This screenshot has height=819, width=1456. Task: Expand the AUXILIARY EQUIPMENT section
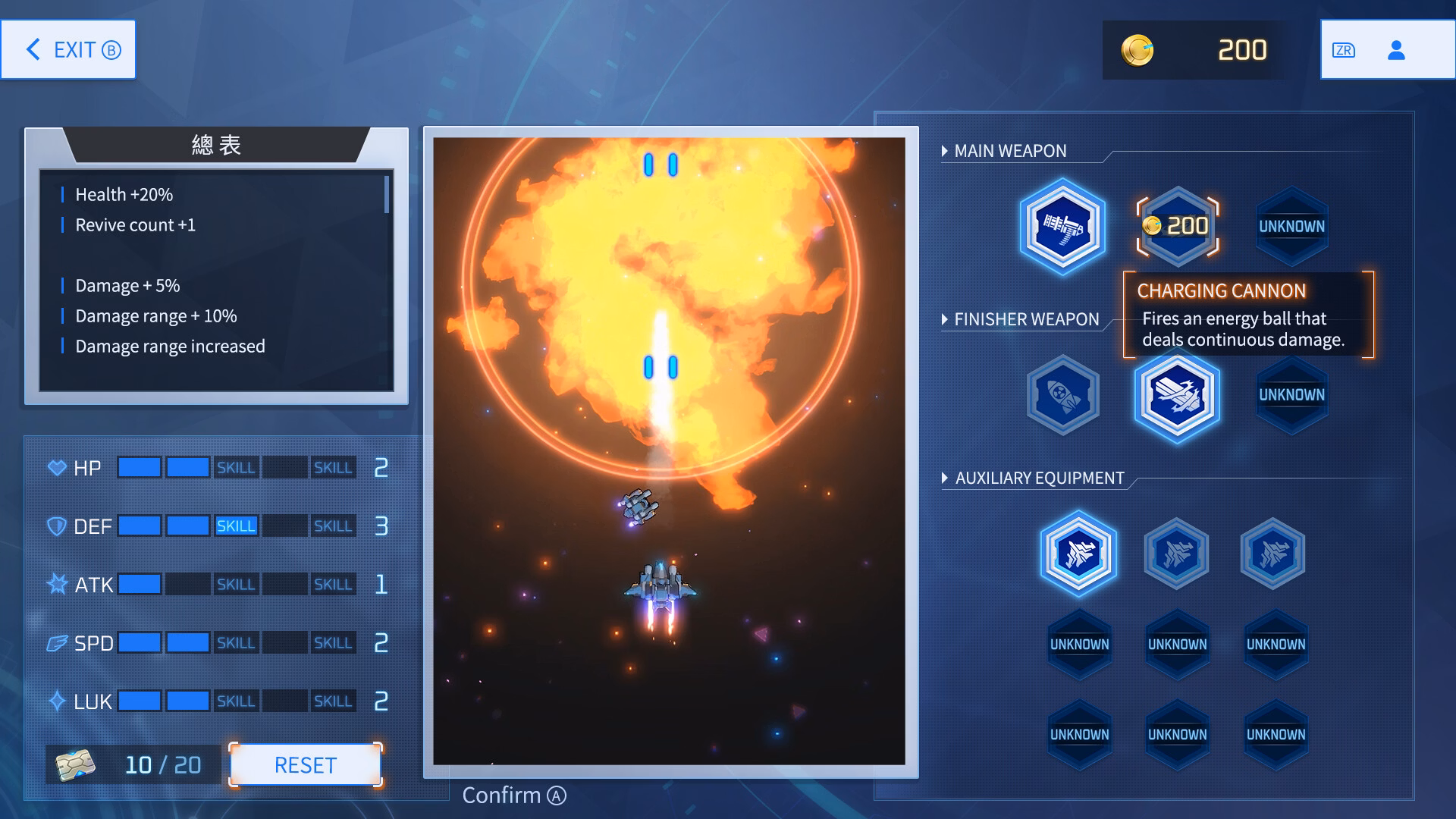click(1034, 479)
